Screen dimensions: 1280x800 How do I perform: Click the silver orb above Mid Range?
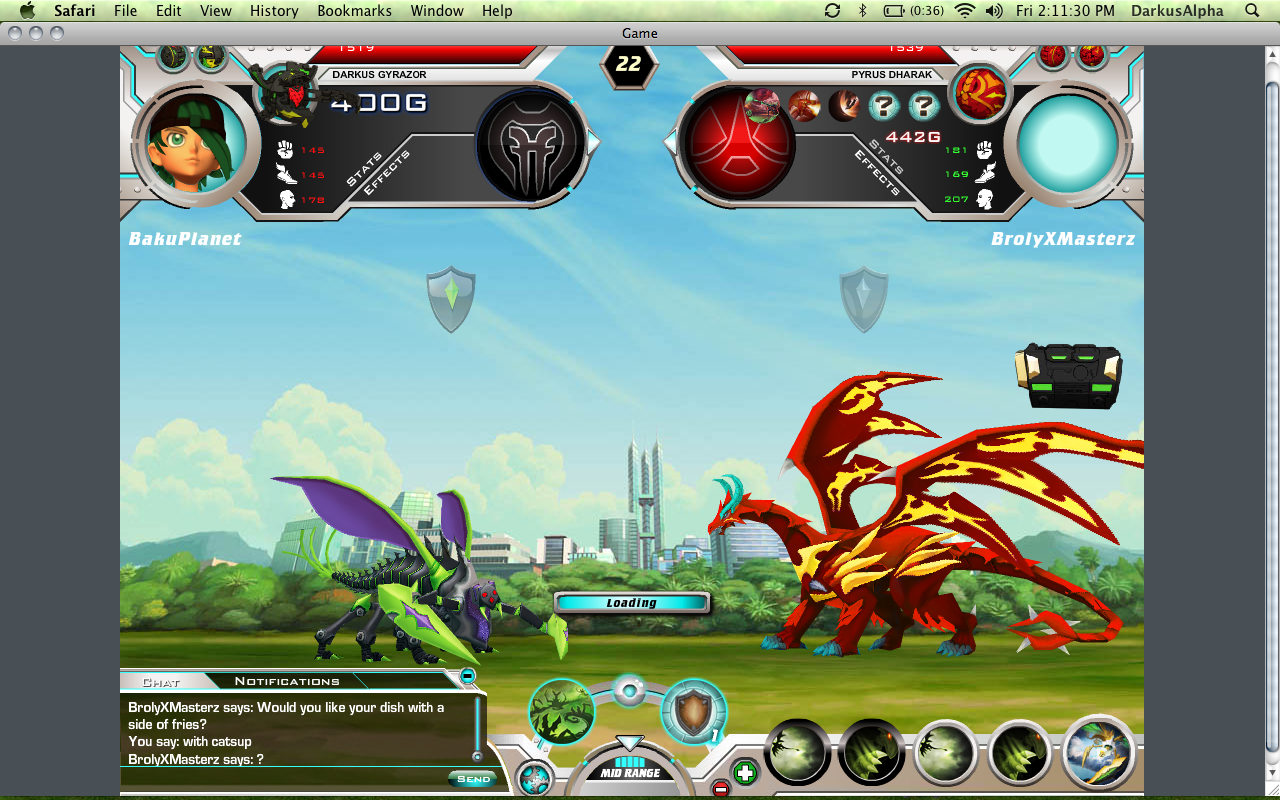pos(628,689)
